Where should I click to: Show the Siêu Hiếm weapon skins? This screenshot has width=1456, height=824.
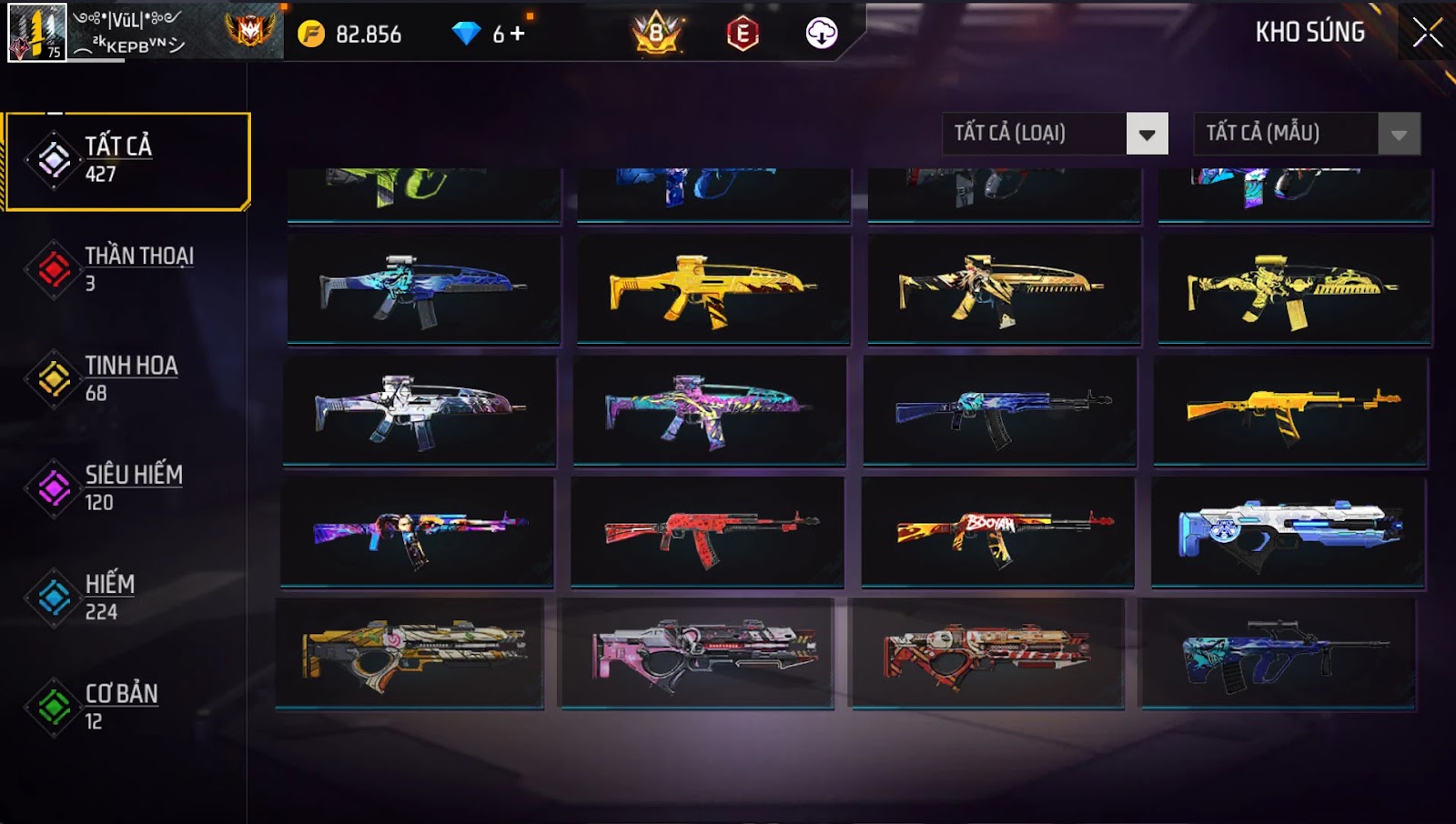click(x=127, y=487)
